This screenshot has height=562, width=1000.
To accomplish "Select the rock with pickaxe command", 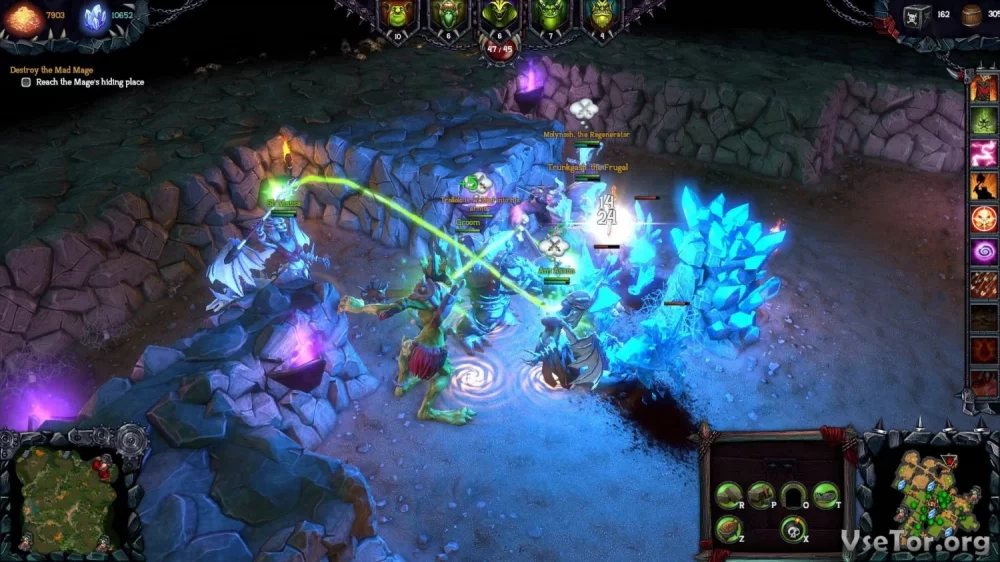I will coord(761,494).
